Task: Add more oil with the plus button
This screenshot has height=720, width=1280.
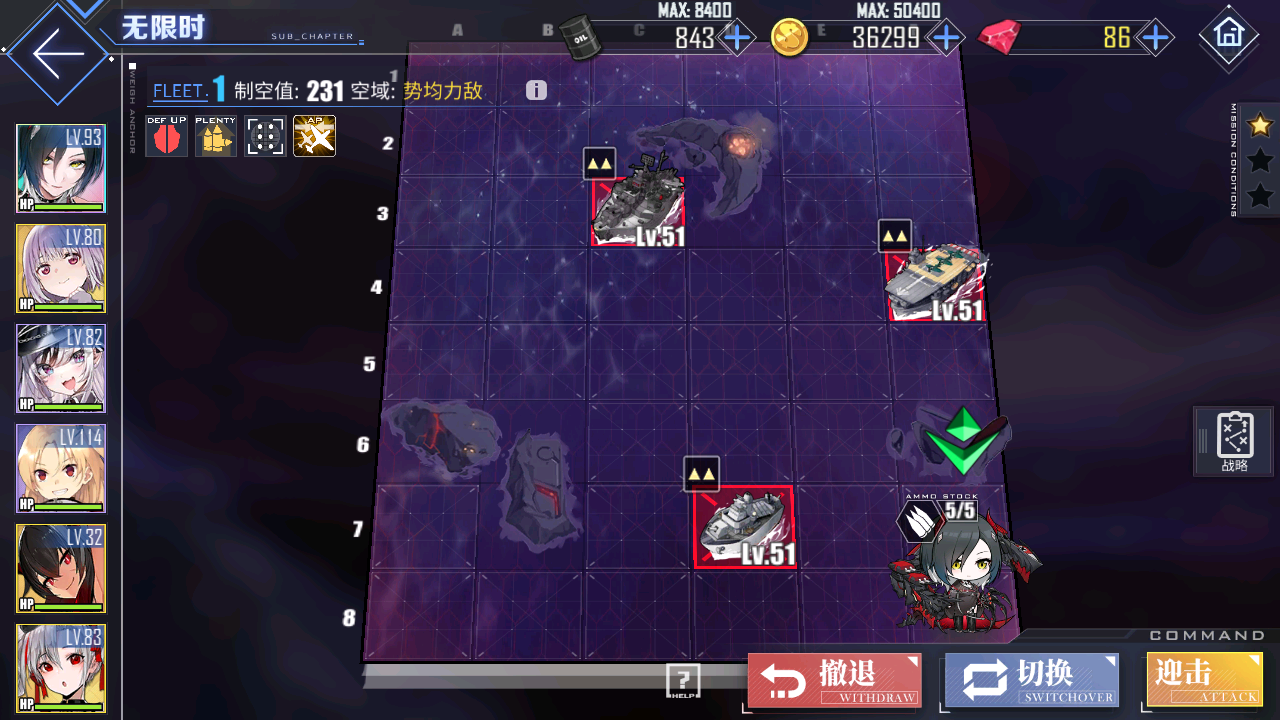Action: point(737,38)
